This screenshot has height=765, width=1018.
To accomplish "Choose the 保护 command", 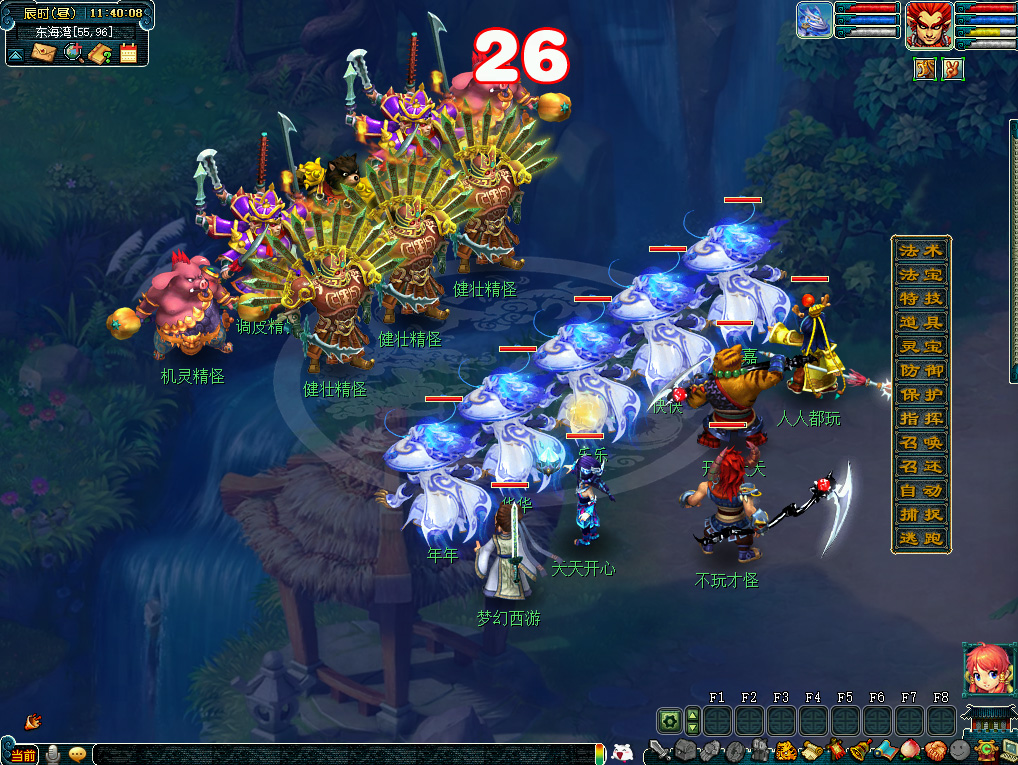I will 921,394.
